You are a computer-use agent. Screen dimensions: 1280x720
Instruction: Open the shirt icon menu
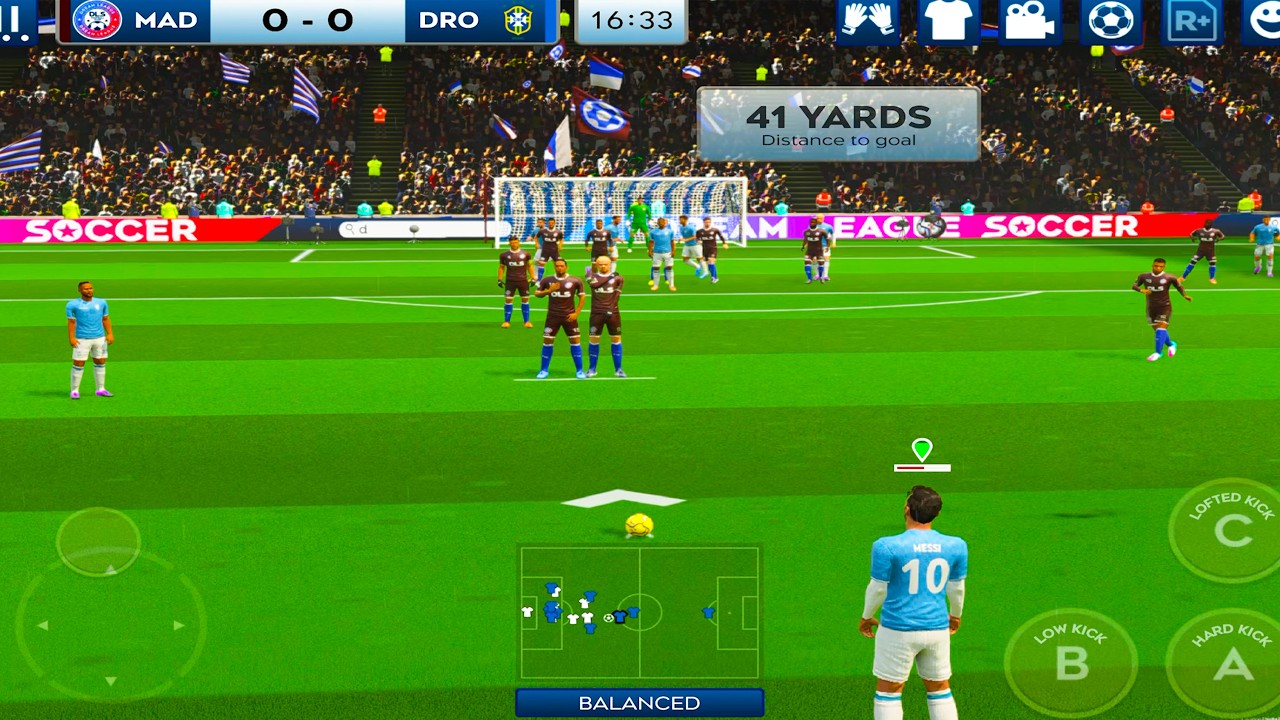pyautogui.click(x=948, y=21)
